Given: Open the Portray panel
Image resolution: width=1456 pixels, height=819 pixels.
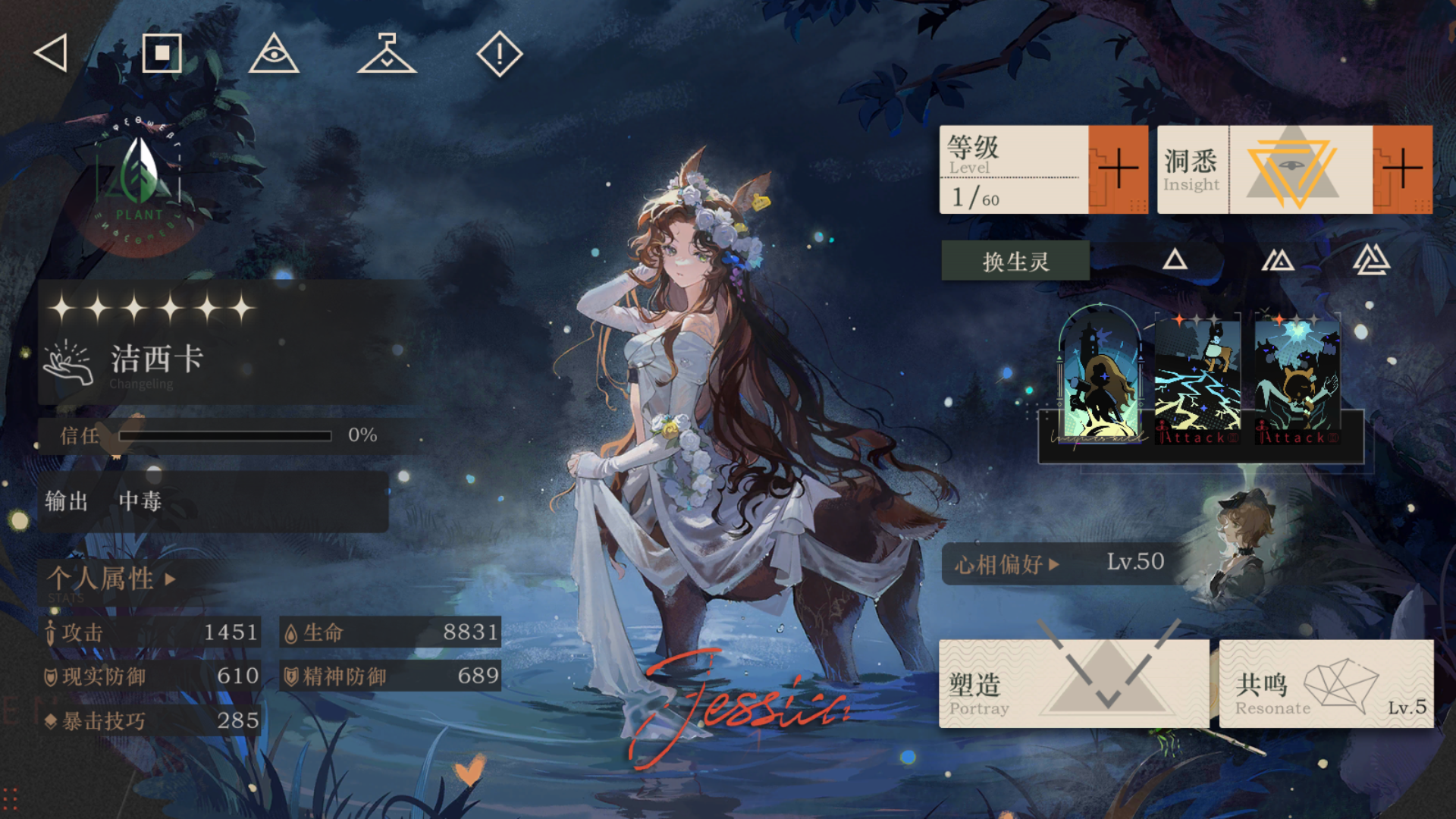Looking at the screenshot, I should tap(1073, 684).
